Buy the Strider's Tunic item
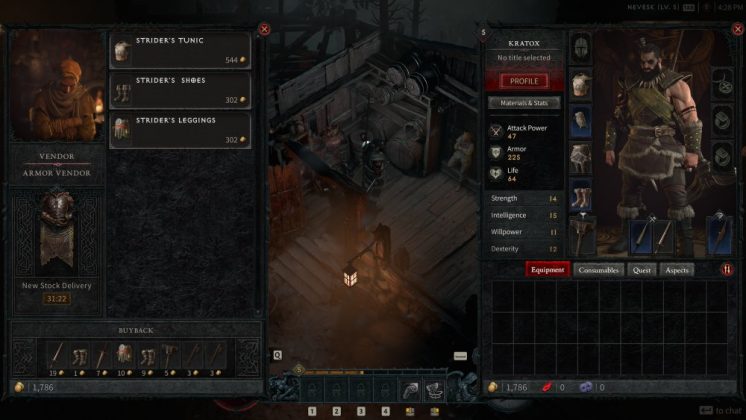This screenshot has height=420, width=746. coord(180,49)
